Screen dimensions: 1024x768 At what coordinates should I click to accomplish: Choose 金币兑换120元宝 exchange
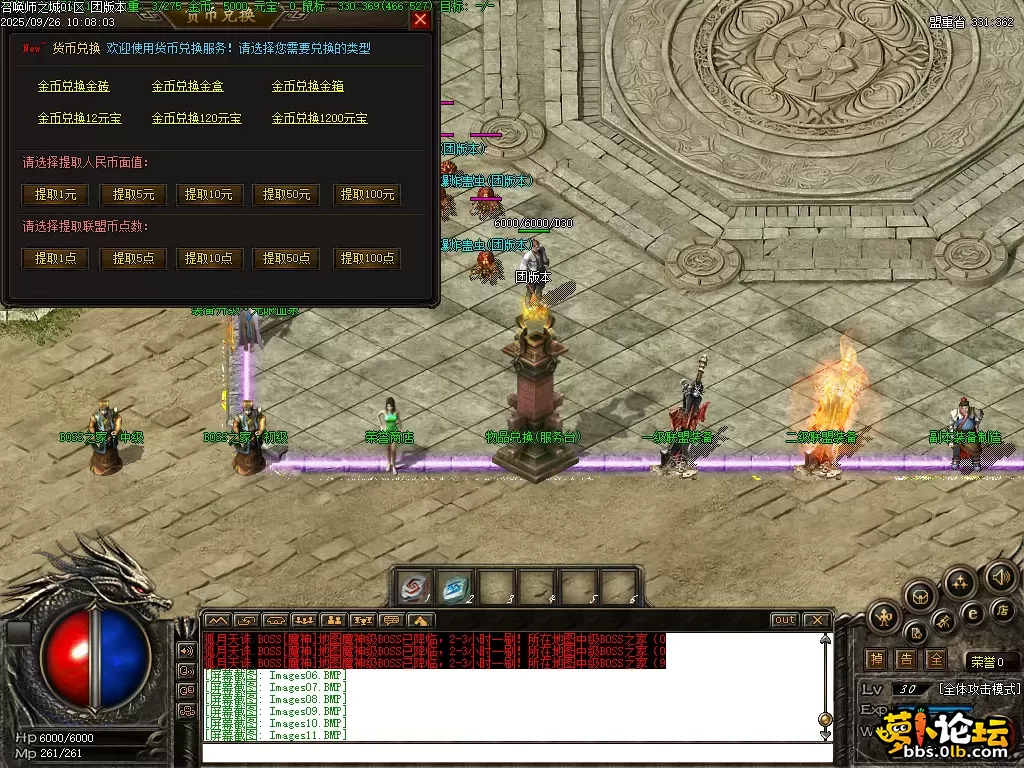pos(197,118)
